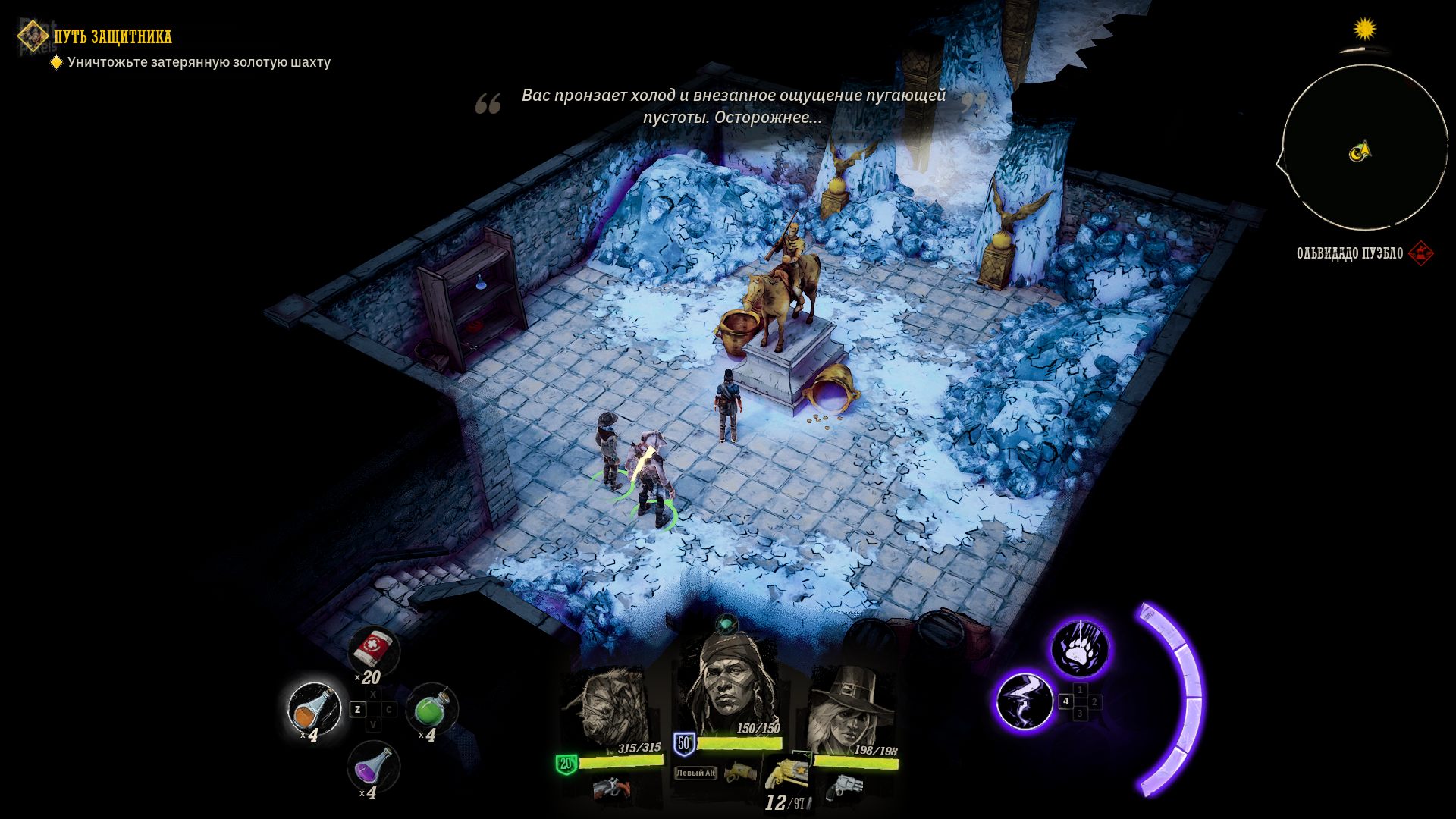Open the Путь Защитника quest tracker

point(112,36)
